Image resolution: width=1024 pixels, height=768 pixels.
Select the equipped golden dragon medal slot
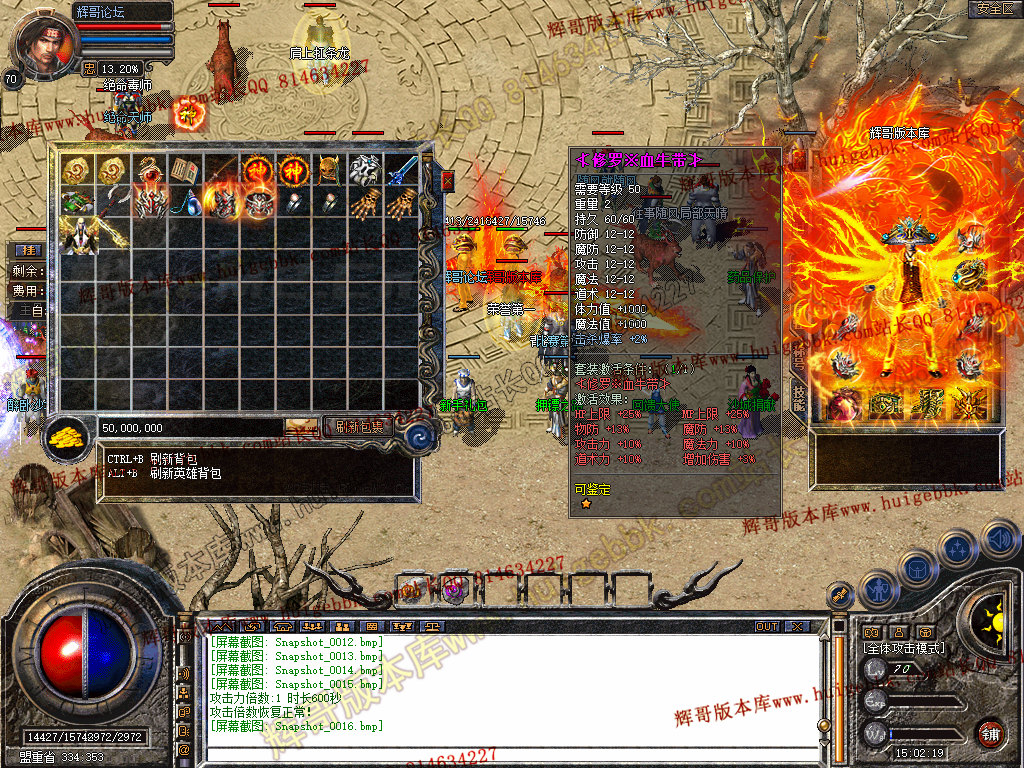click(x=969, y=271)
